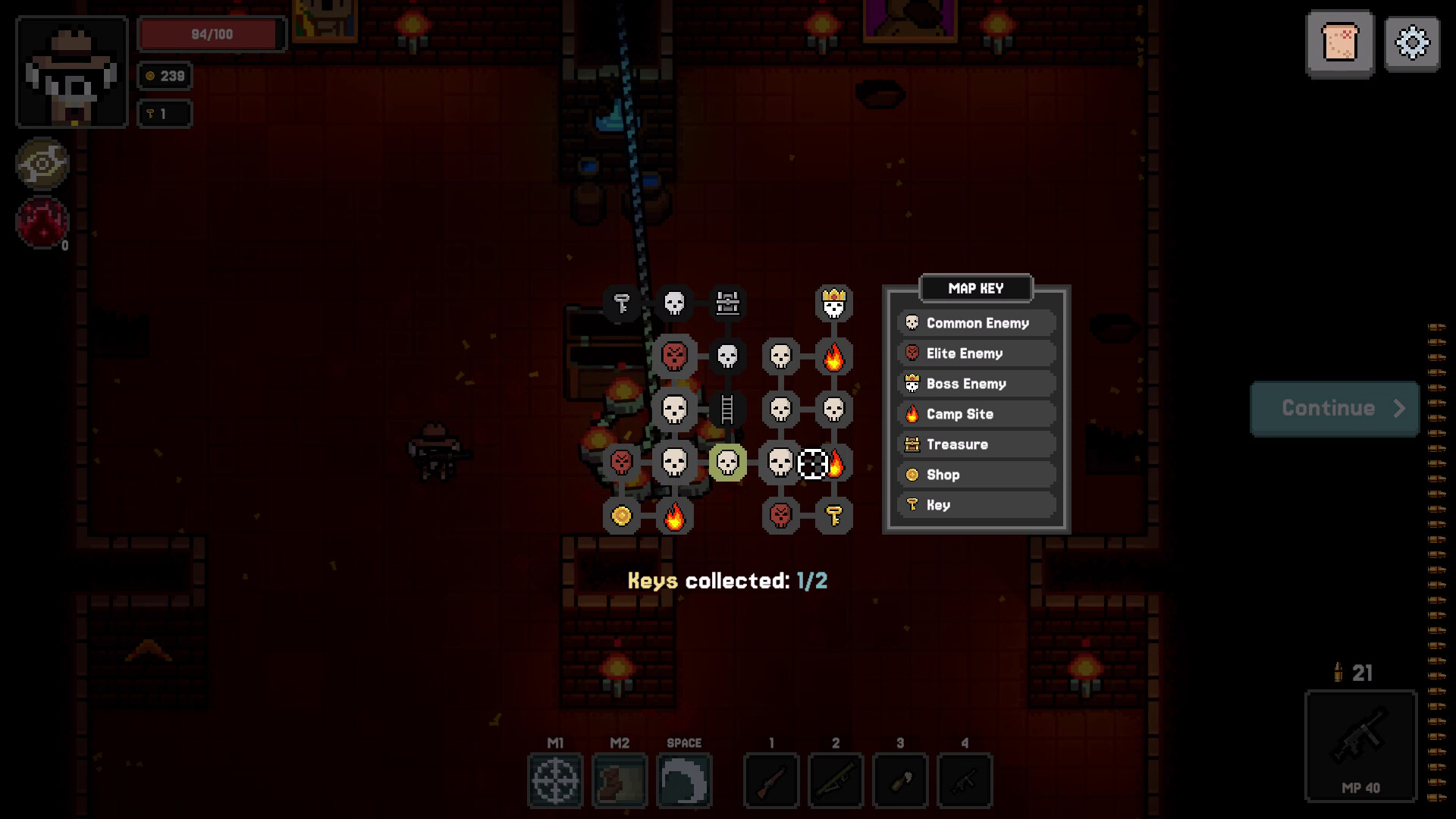Select the key node in top-left of map
Viewport: 1456px width, 819px height.
pyautogui.click(x=622, y=303)
